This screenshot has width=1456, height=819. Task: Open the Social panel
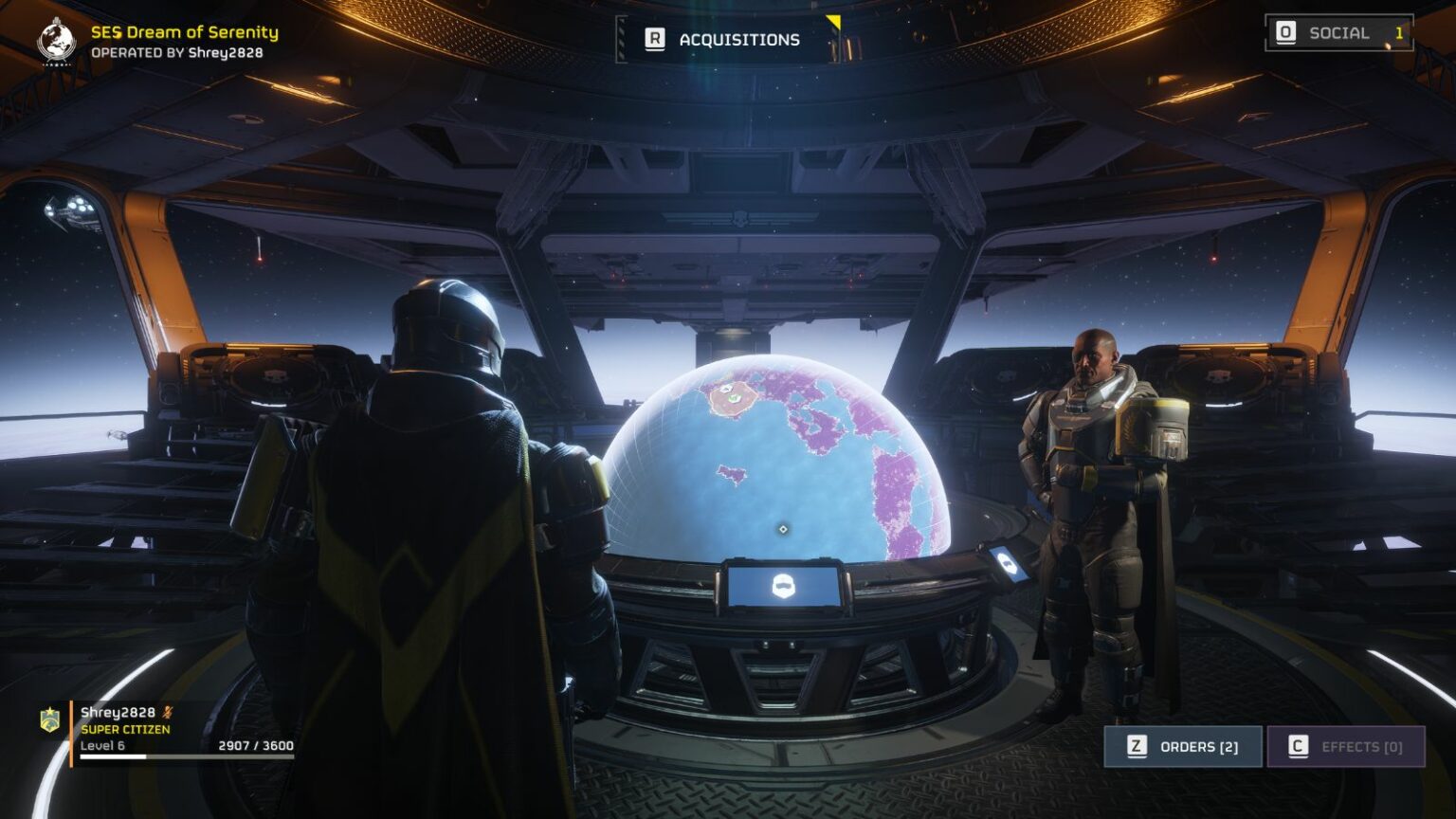click(1338, 33)
